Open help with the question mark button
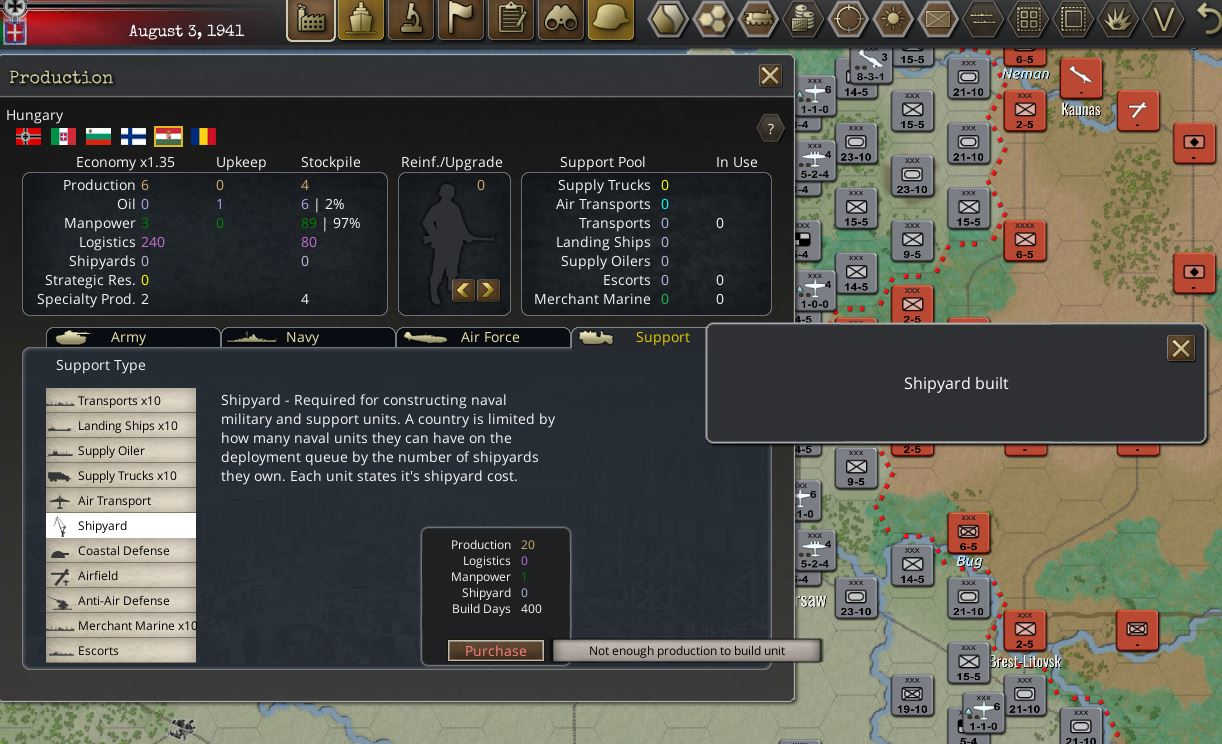This screenshot has width=1222, height=744. tap(769, 128)
